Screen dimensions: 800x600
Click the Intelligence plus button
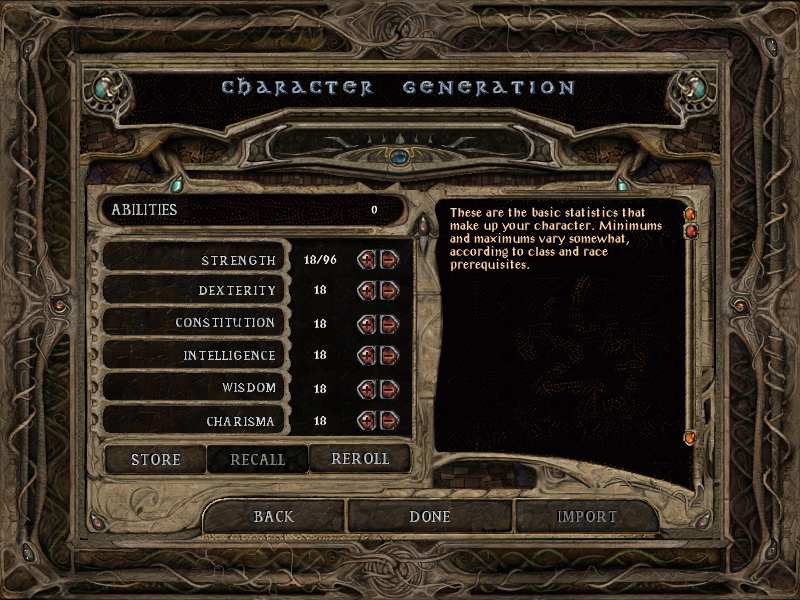coord(367,355)
